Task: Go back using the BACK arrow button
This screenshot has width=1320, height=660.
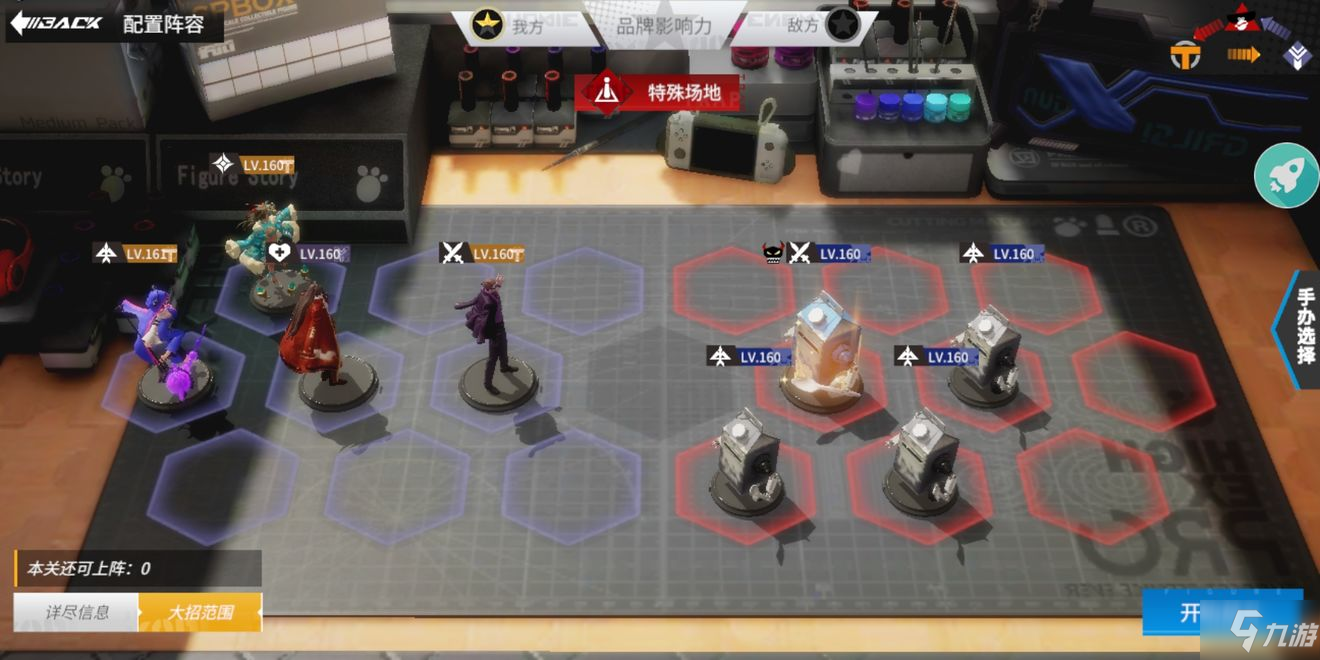Action: click(x=58, y=23)
